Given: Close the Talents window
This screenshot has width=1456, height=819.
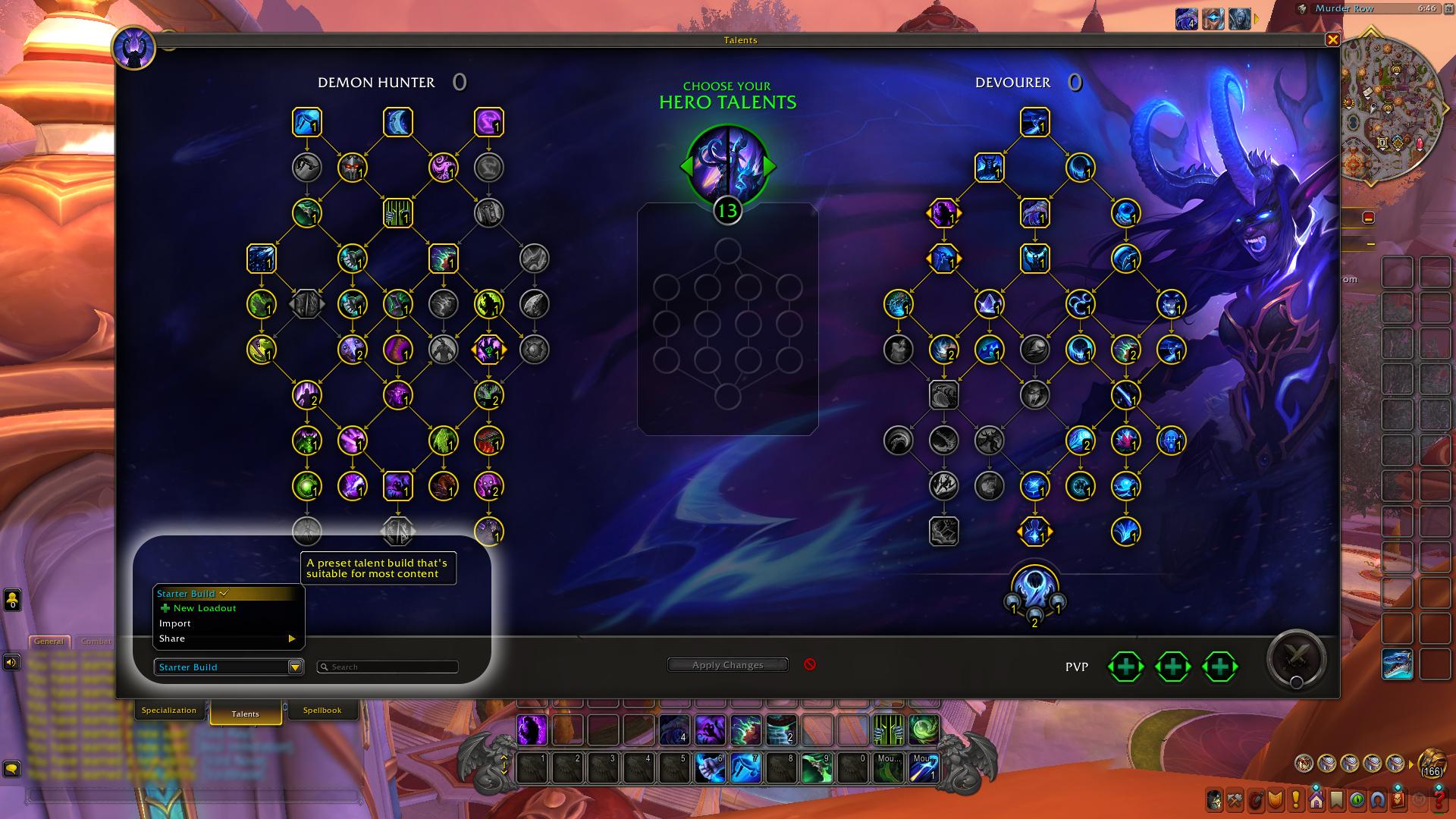Looking at the screenshot, I should pos(1332,40).
